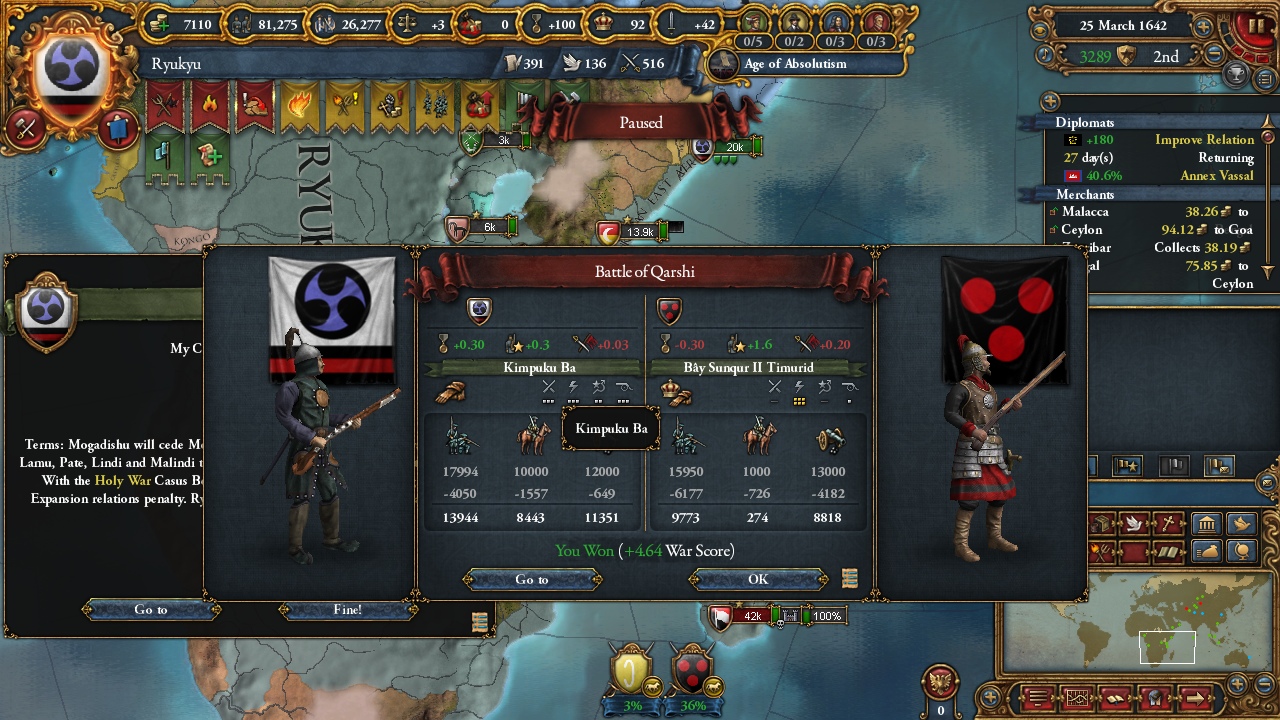Decrease game speed with the minus button
This screenshot has width=1280, height=720.
1214,56
